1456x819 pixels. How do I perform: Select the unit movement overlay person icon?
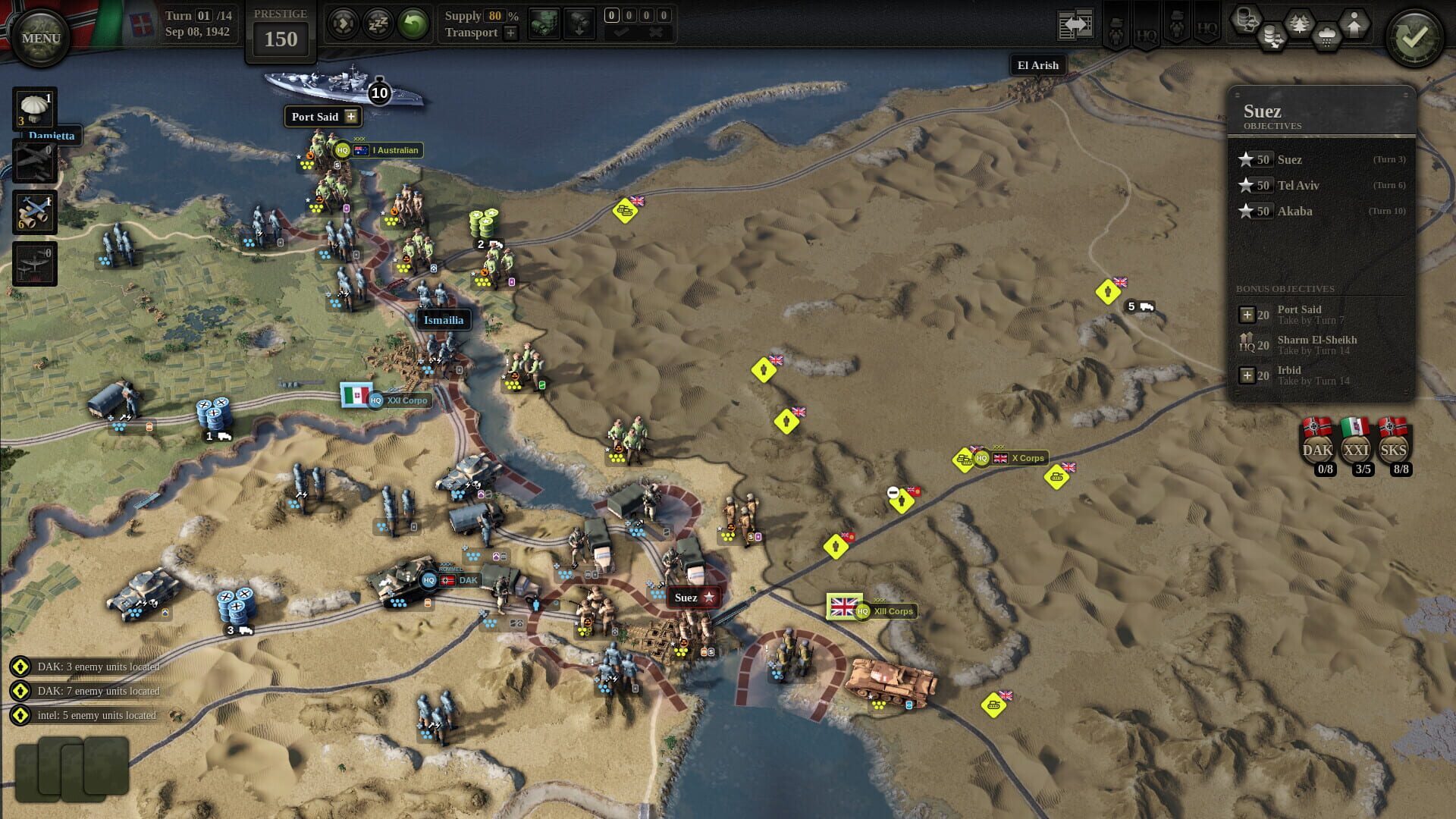(x=1355, y=23)
